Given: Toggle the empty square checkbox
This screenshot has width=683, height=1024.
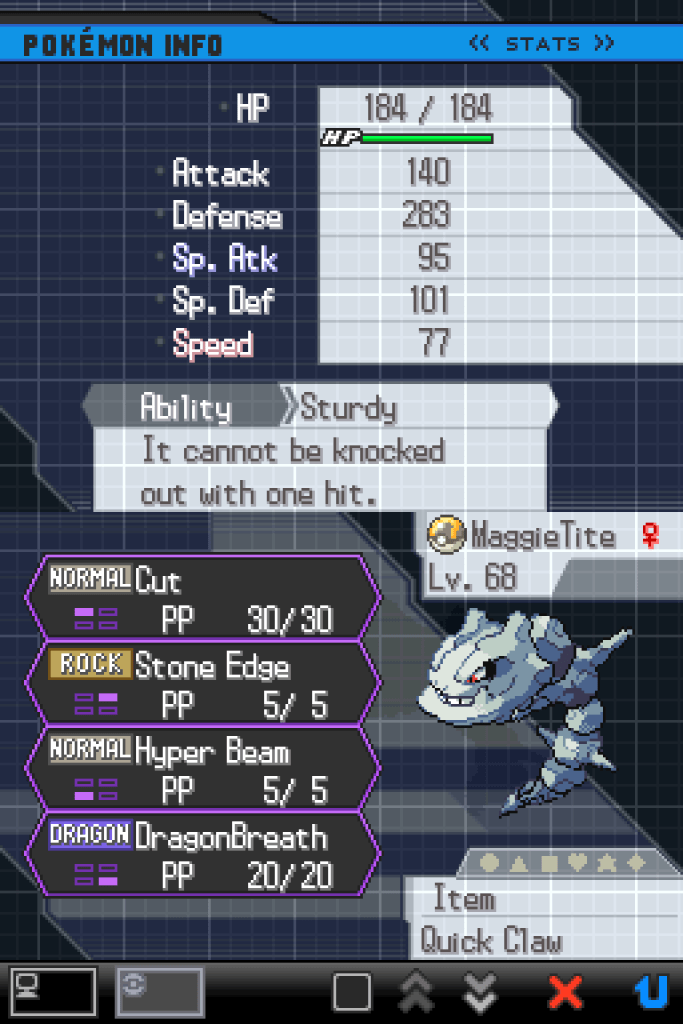Looking at the screenshot, I should (x=352, y=992).
